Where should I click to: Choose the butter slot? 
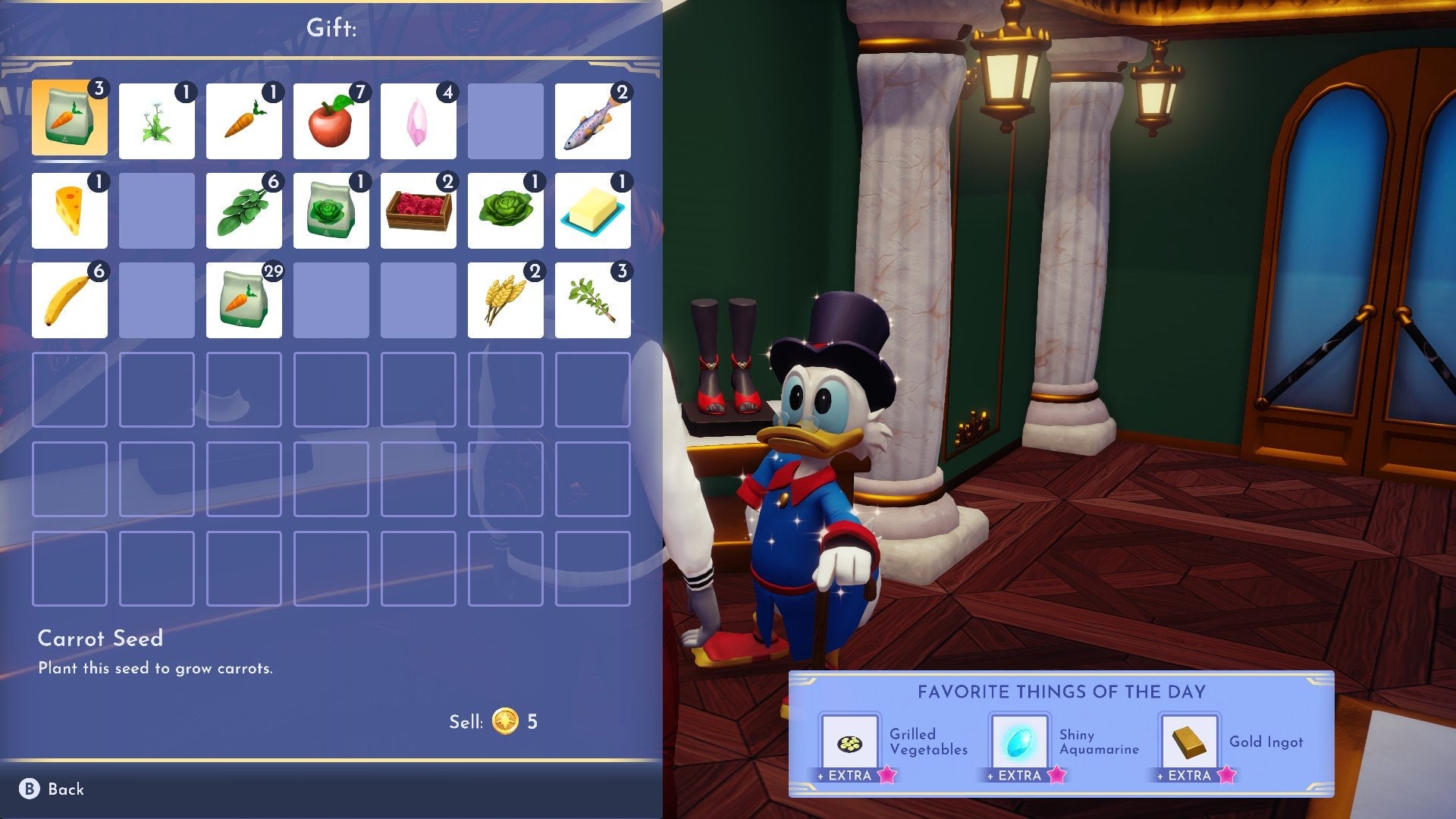pyautogui.click(x=593, y=211)
